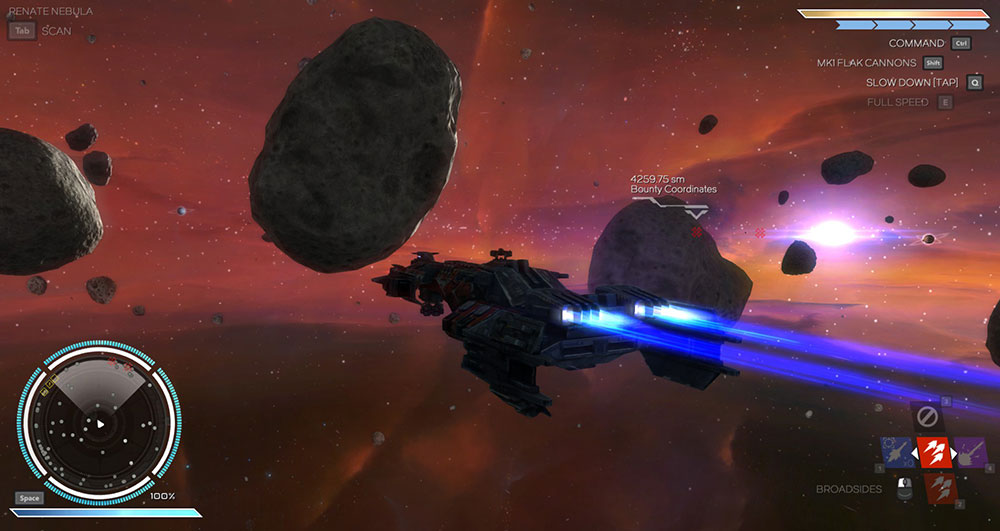Image resolution: width=1000 pixels, height=531 pixels.
Task: Select the disabled-weapon slot with slash circle
Action: 929,415
